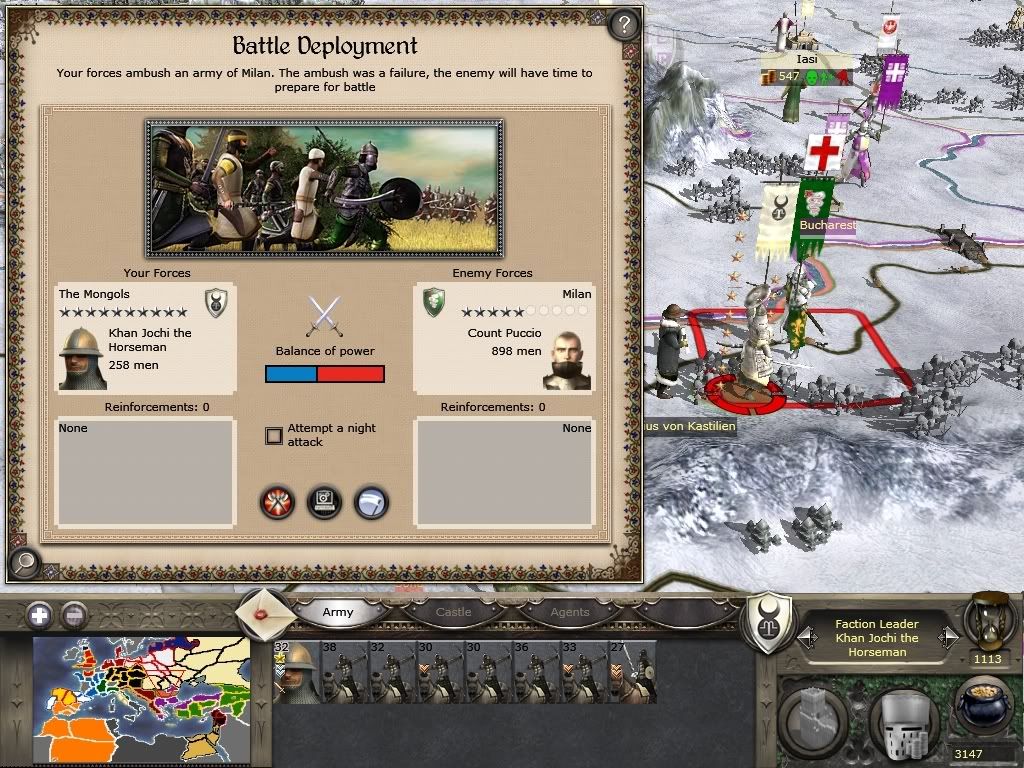Open the Mongol faction shield overview
Image resolution: width=1024 pixels, height=768 pixels.
coord(771,623)
